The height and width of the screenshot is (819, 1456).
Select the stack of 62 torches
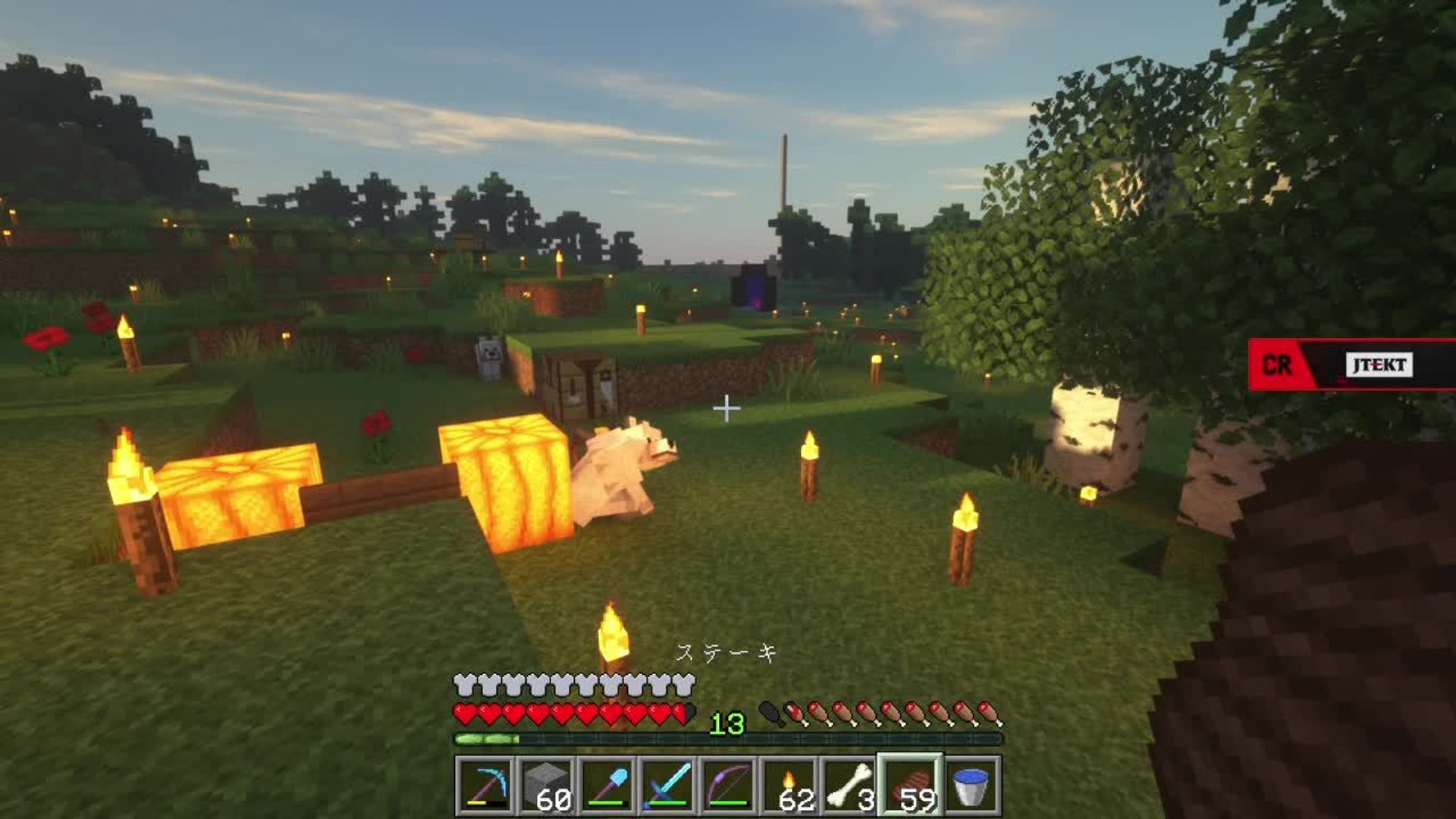click(791, 785)
